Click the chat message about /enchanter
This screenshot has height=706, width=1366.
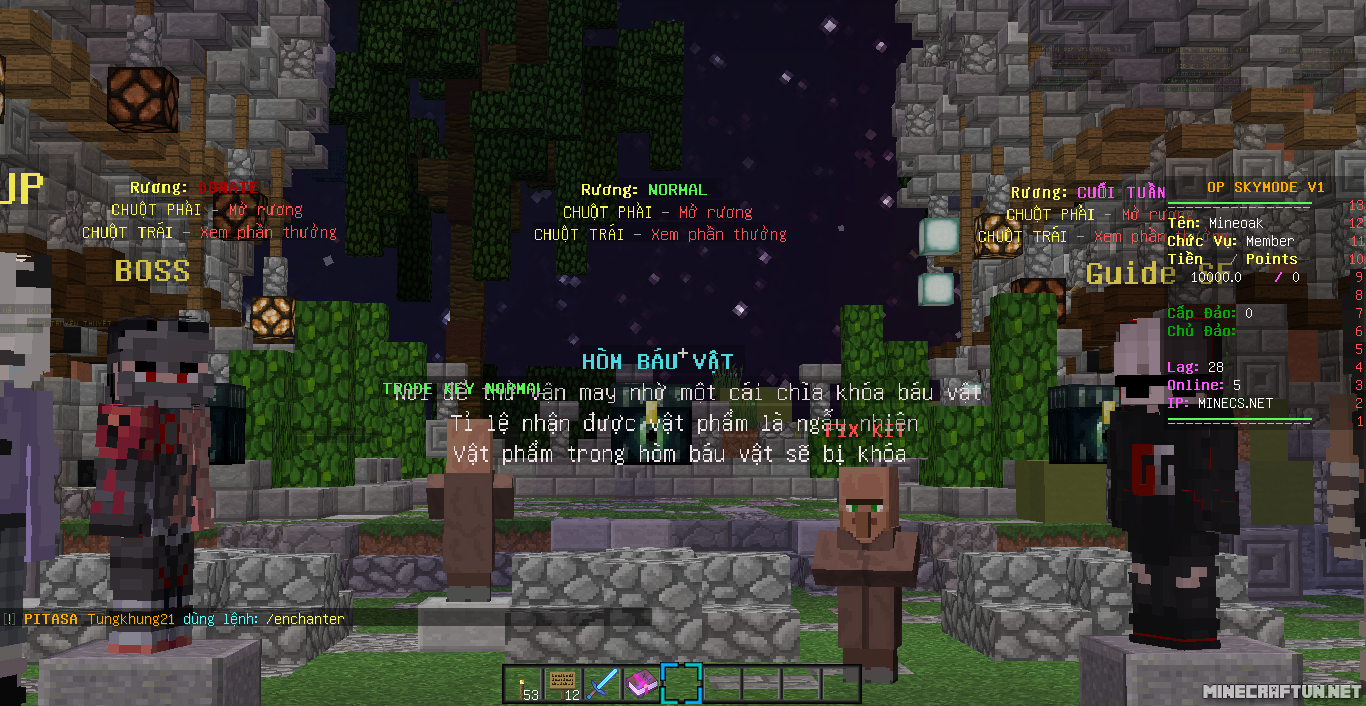pyautogui.click(x=184, y=619)
